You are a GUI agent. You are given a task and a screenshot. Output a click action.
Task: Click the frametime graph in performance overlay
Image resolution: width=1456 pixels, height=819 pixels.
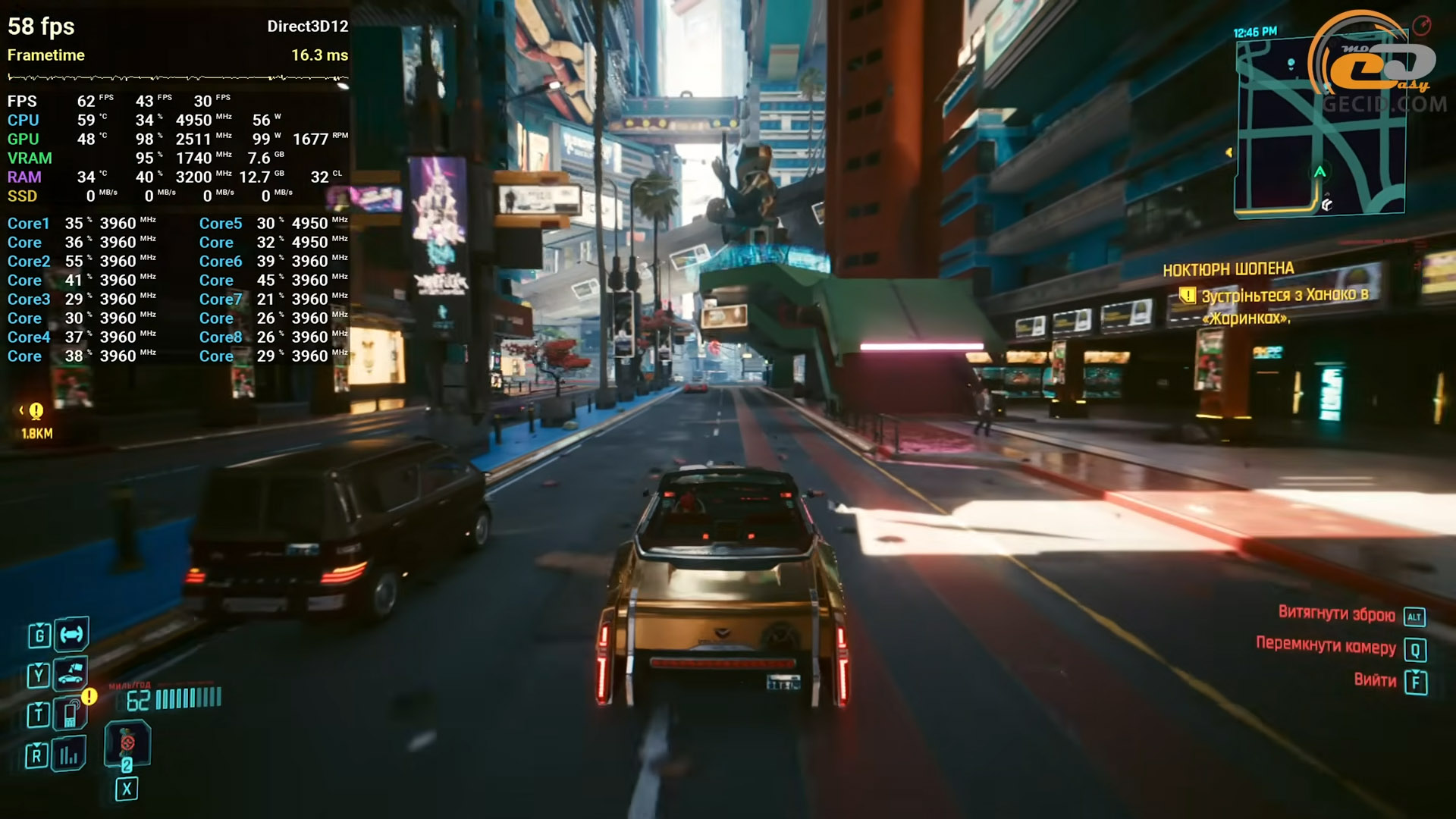pos(177,77)
